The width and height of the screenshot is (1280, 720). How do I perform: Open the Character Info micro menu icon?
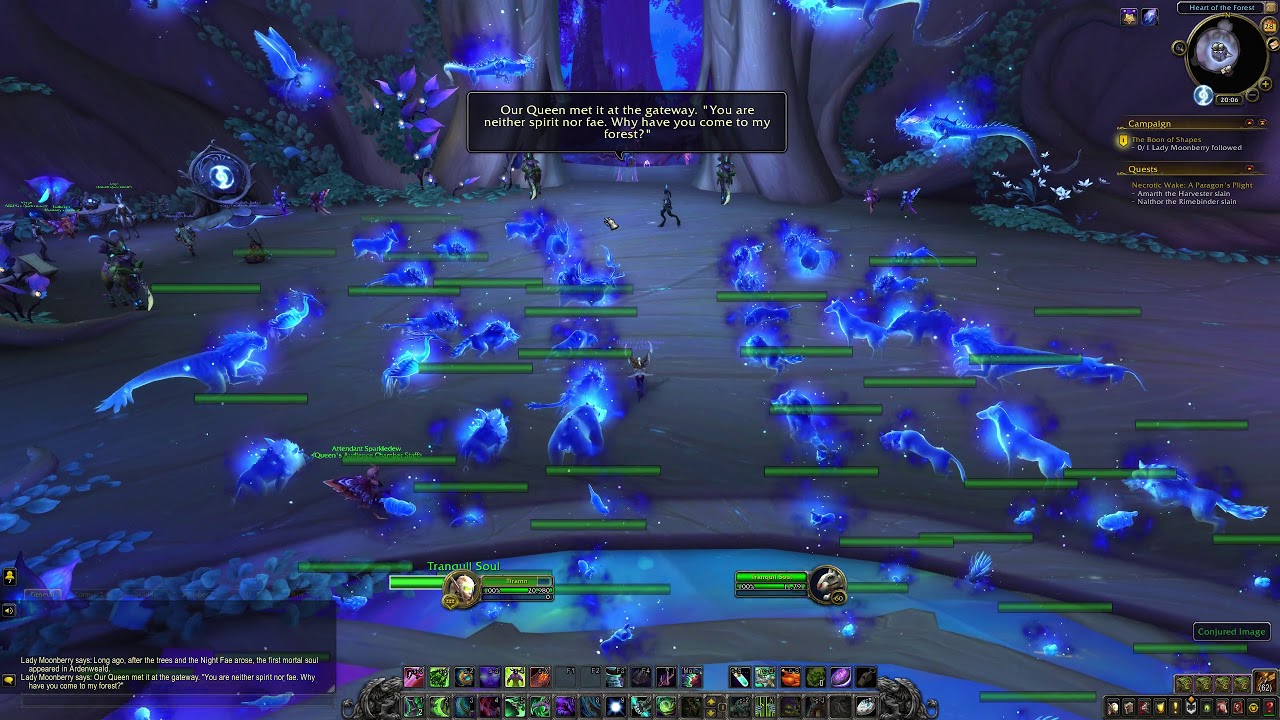[x=1114, y=707]
